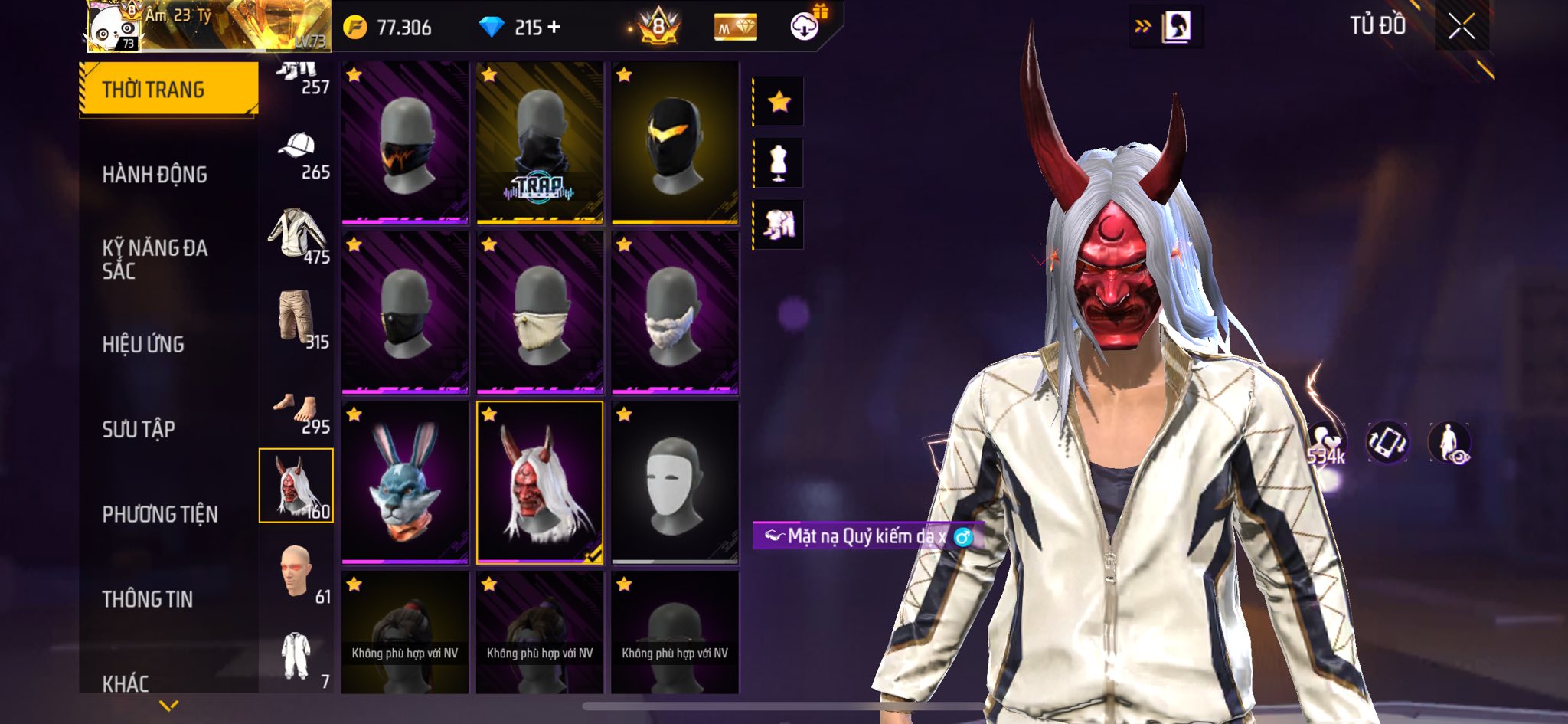
Task: Choose the white beard mask
Action: (x=675, y=313)
